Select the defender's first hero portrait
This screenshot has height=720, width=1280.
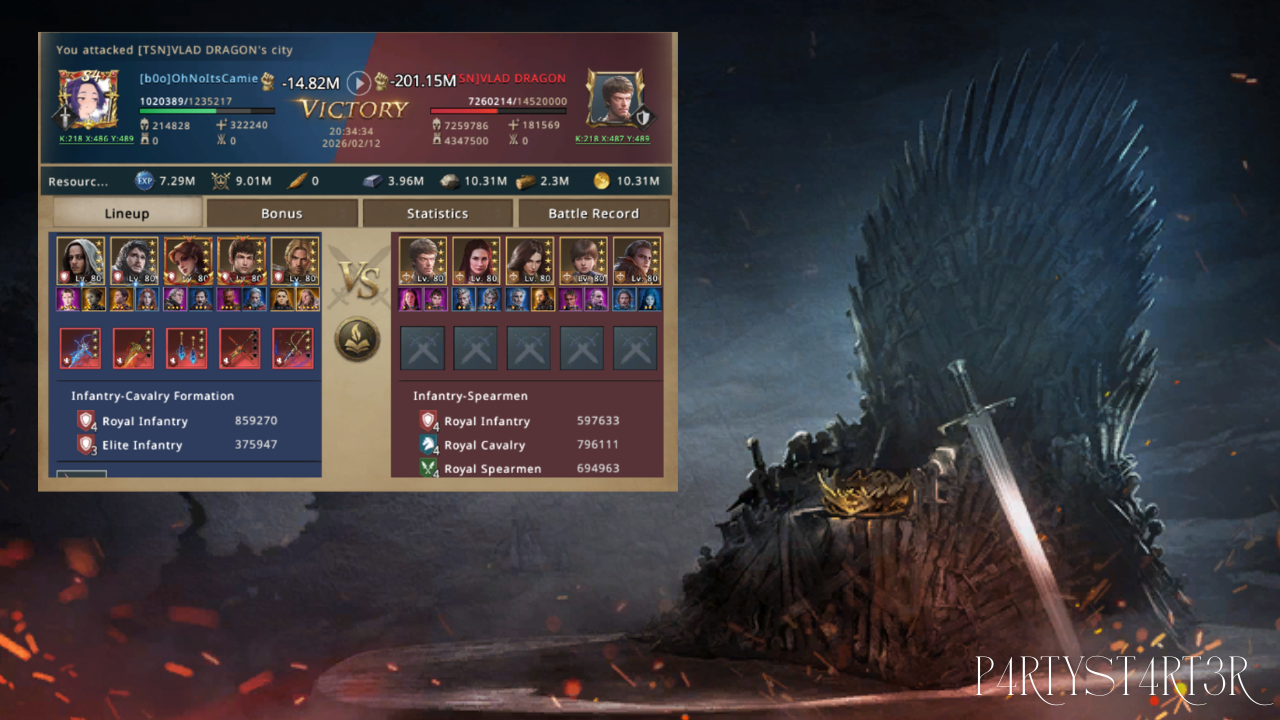[423, 261]
